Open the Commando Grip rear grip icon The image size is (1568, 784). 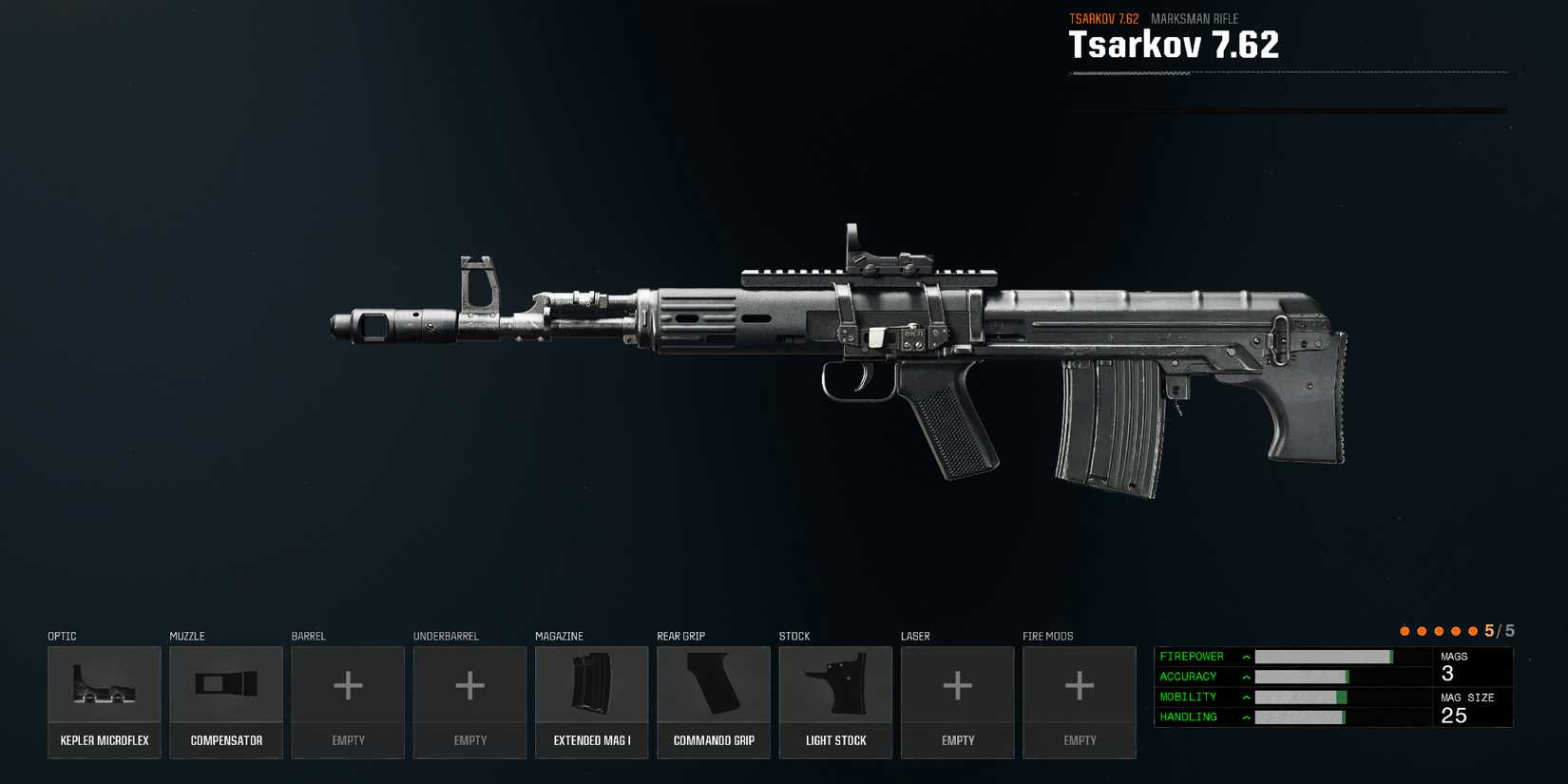[714, 684]
